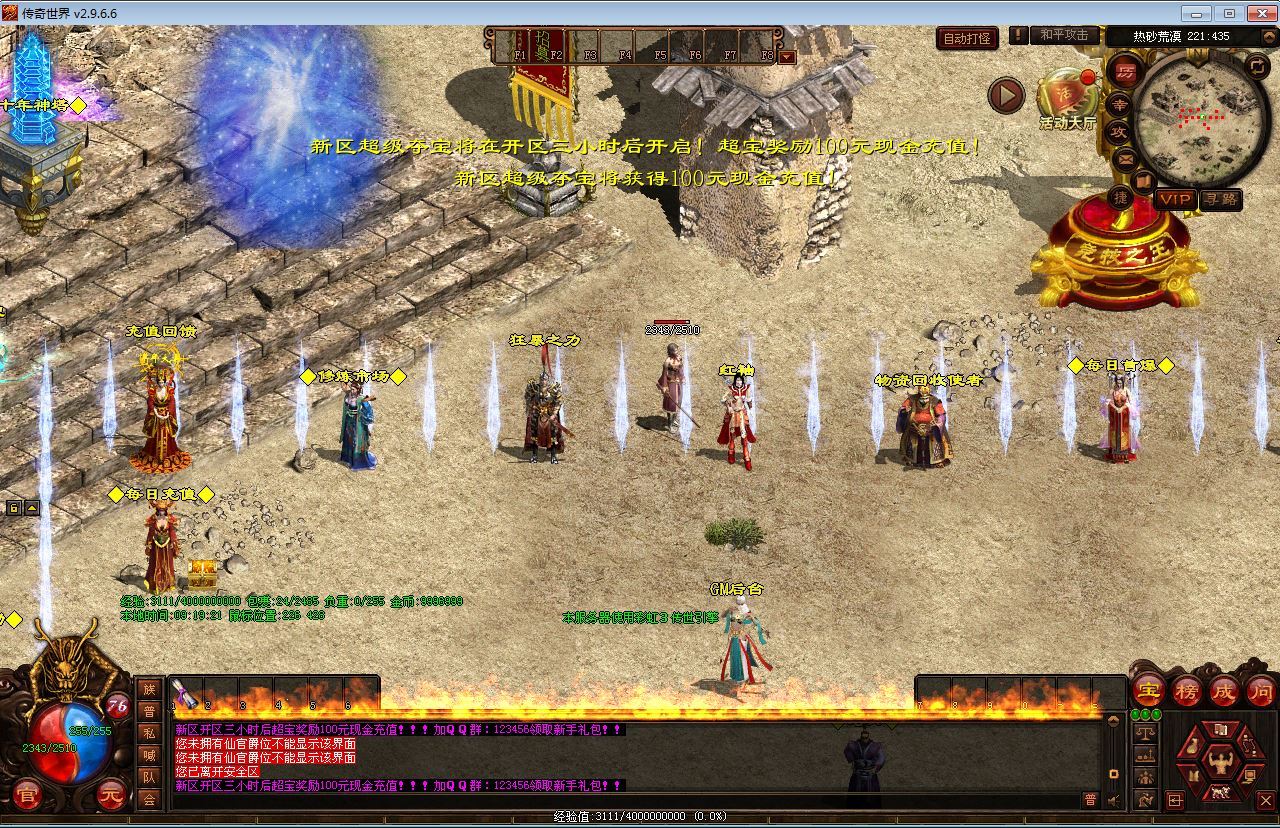Image resolution: width=1280 pixels, height=828 pixels.
Task: Open the mail envelope icon
Action: pyautogui.click(x=1124, y=158)
